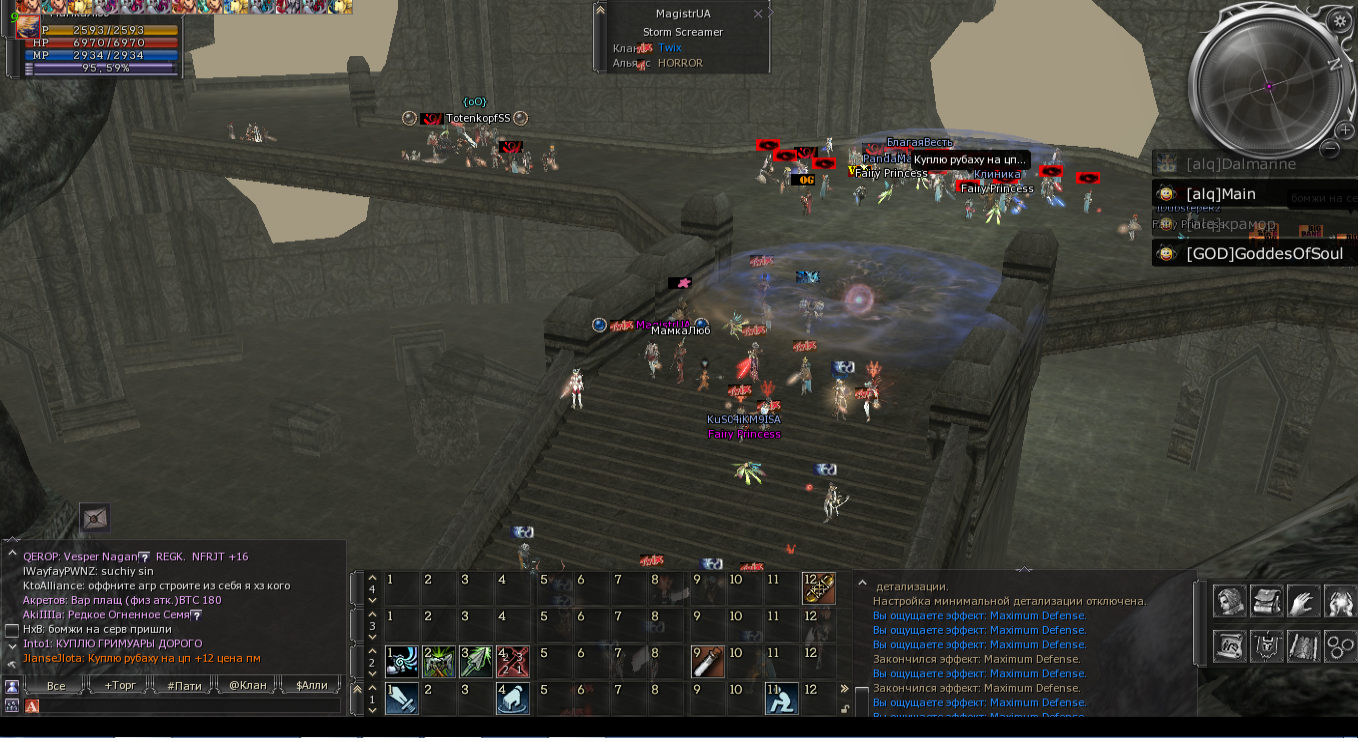Show the $Алли chat tab
The width and height of the screenshot is (1360, 742).
[x=311, y=686]
